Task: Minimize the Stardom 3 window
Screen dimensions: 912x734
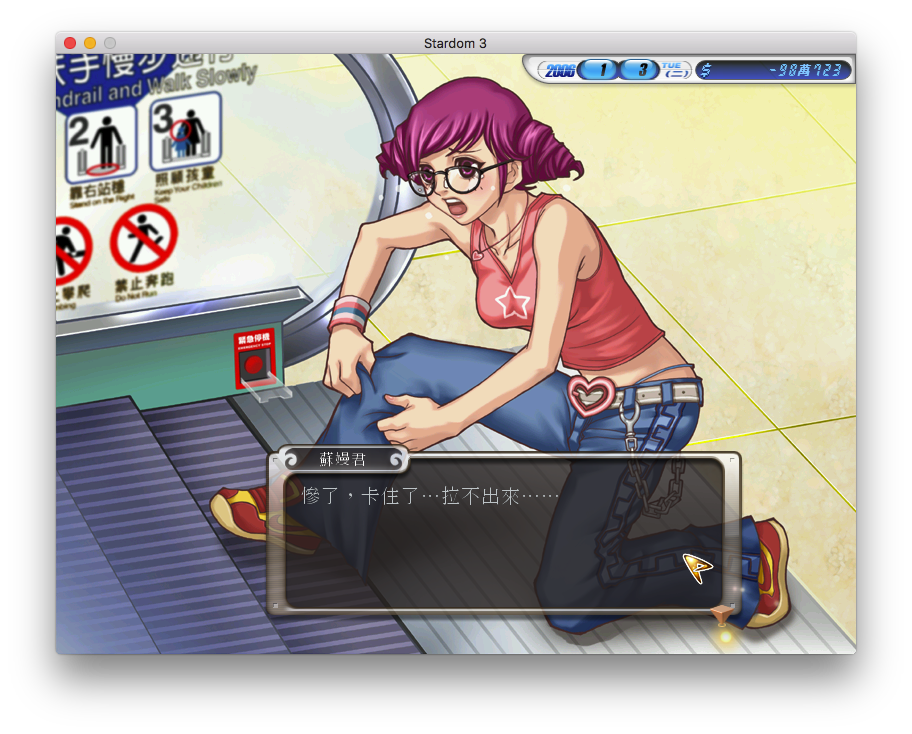Action: tap(90, 43)
